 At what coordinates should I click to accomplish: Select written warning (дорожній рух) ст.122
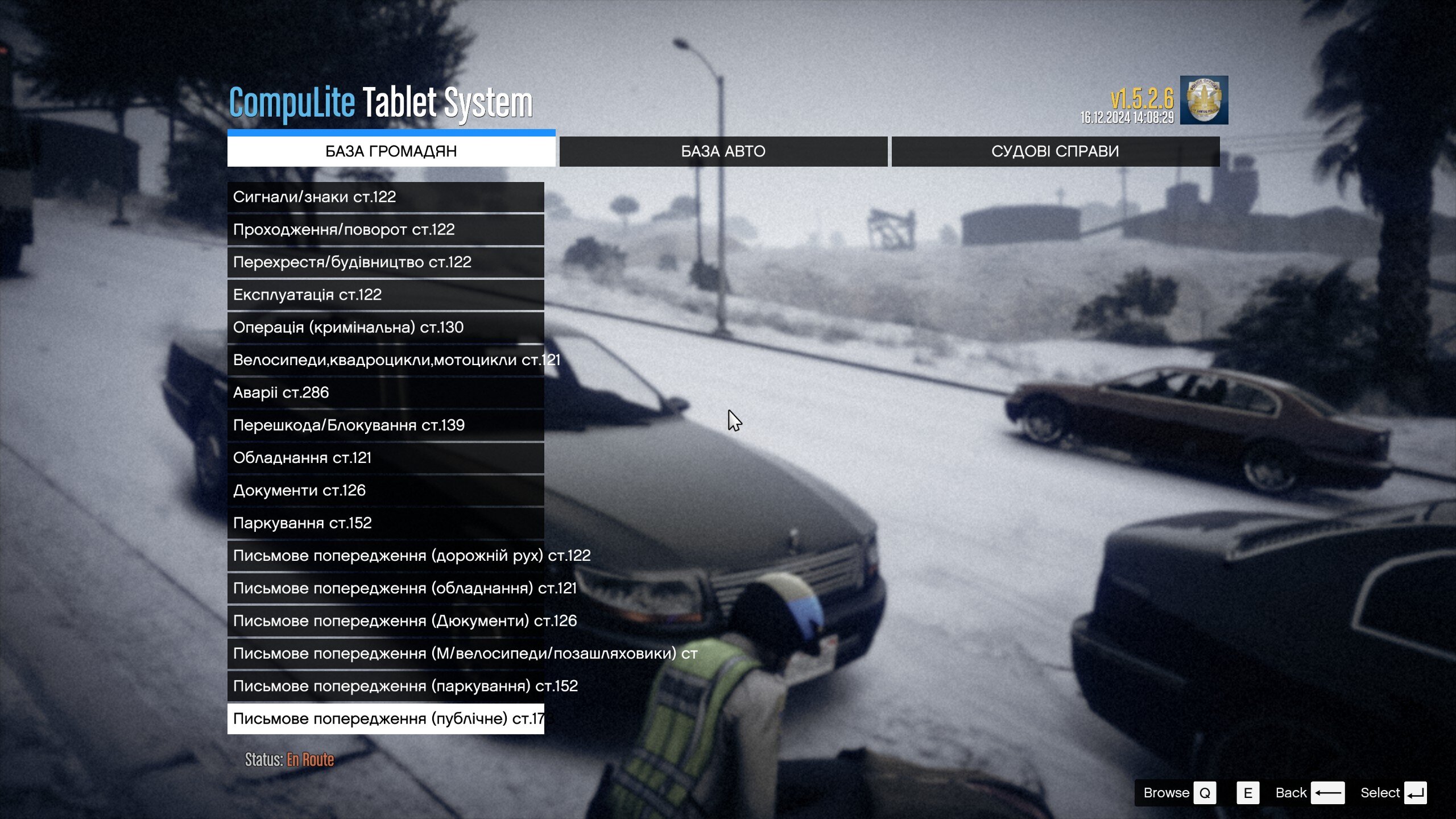click(x=386, y=556)
